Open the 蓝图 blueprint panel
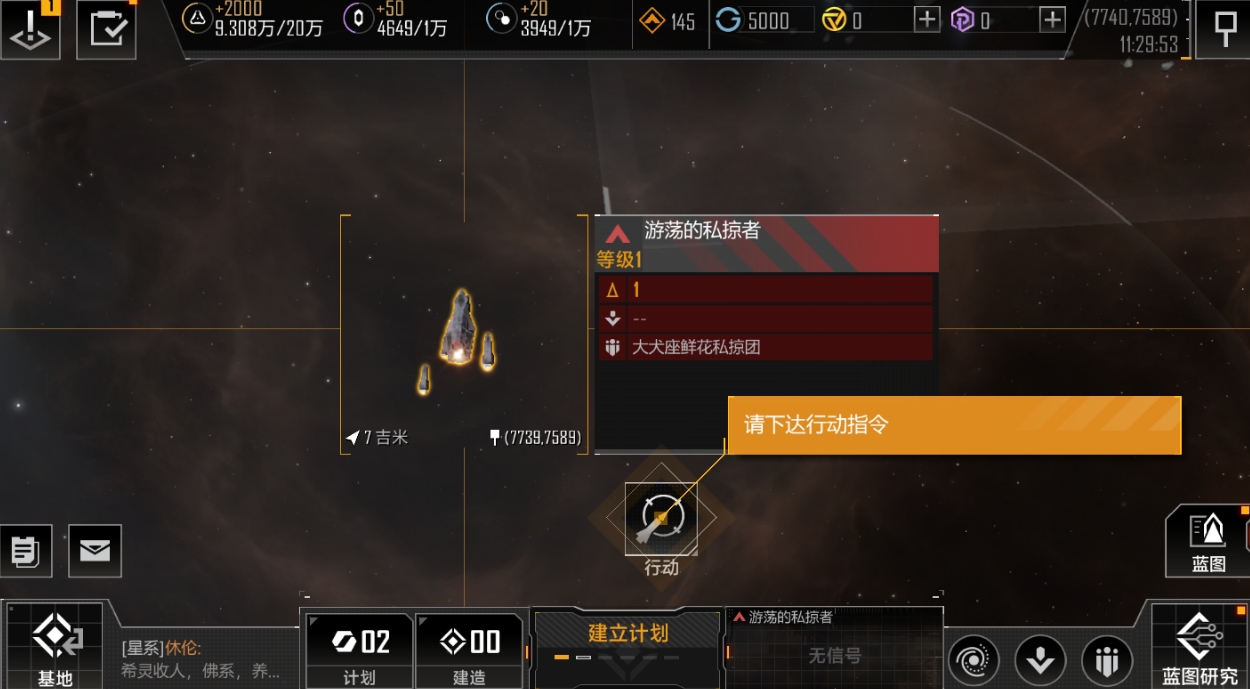The height and width of the screenshot is (689, 1250). pyautogui.click(x=1207, y=541)
